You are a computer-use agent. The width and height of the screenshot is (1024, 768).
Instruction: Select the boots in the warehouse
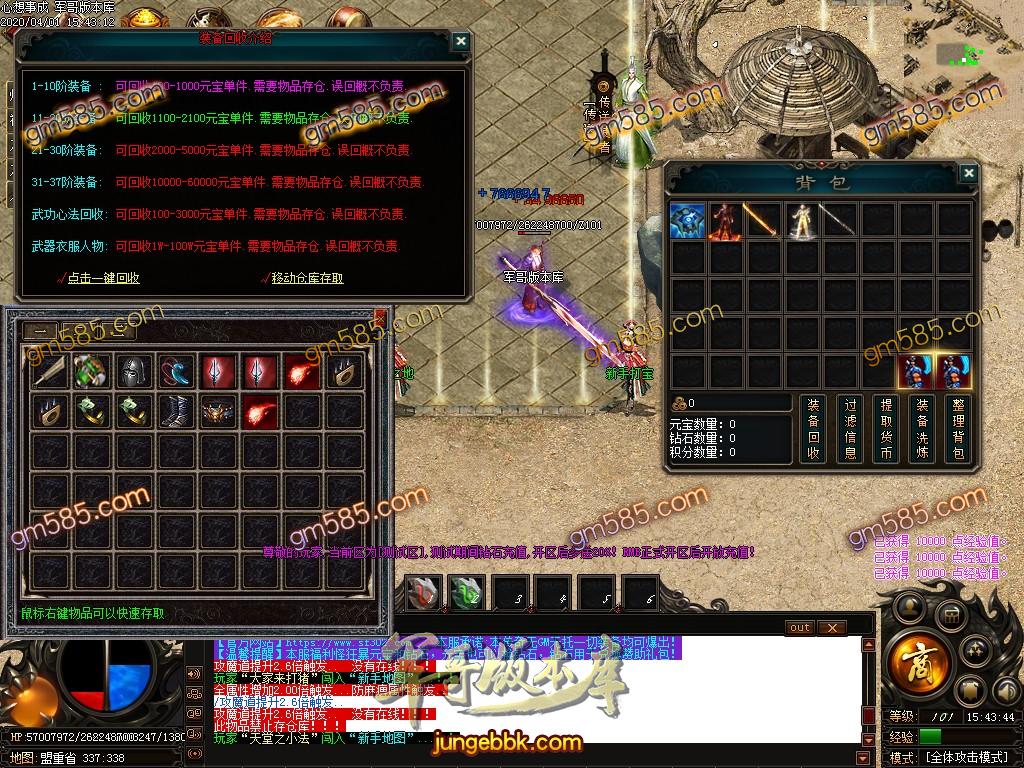coord(176,411)
